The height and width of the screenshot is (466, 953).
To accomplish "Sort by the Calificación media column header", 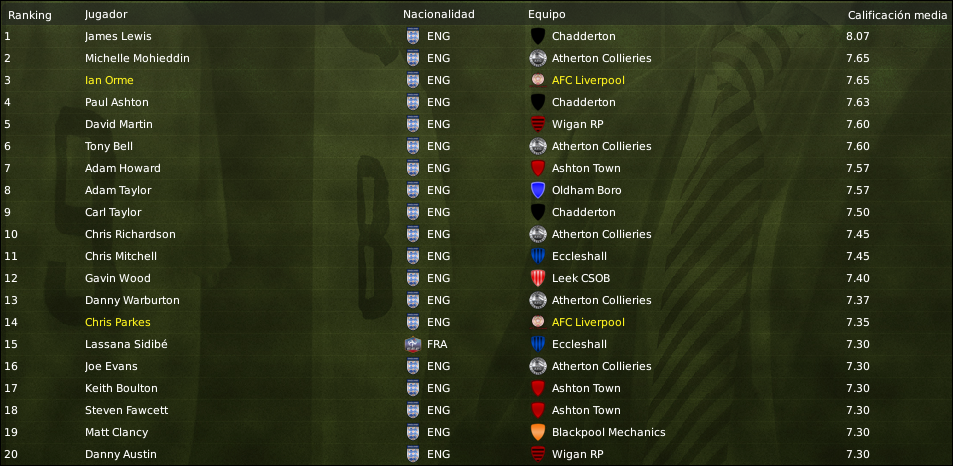I will (896, 15).
